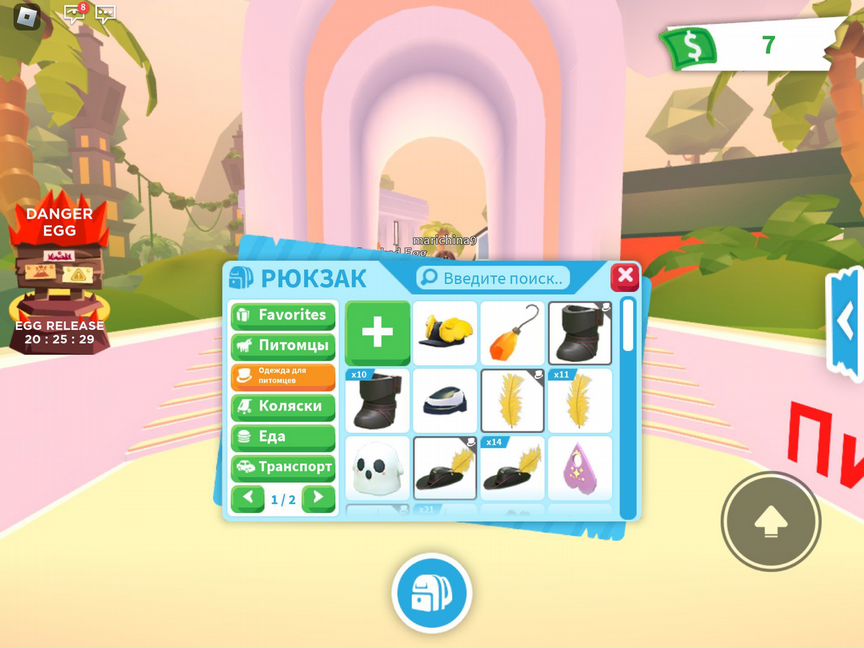Choose the orange hook accessory
864x648 pixels.
512,333
